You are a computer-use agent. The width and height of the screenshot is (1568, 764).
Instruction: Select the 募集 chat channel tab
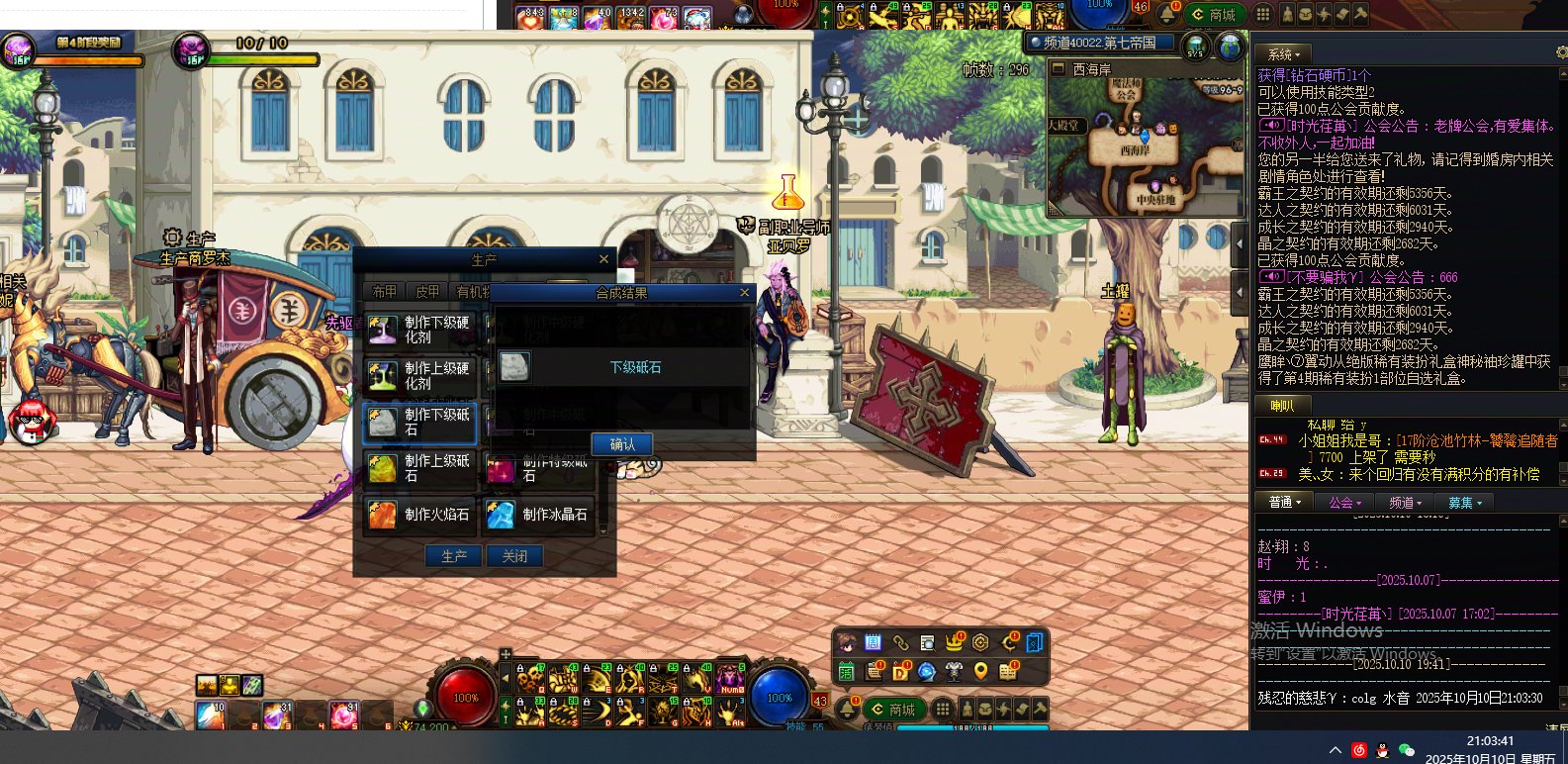tap(1464, 503)
